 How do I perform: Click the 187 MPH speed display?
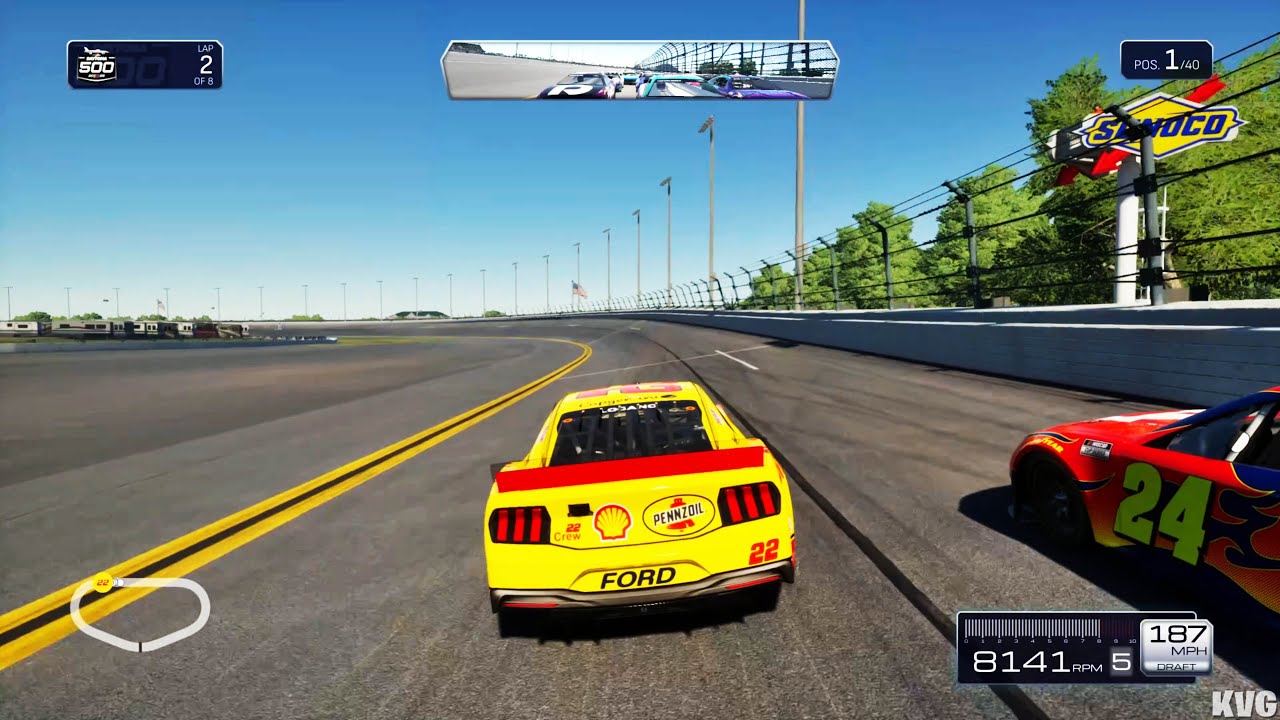click(x=1175, y=635)
